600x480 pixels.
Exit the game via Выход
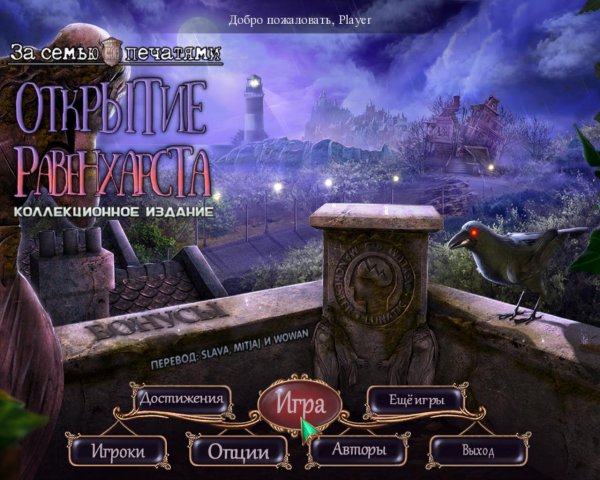tap(478, 451)
